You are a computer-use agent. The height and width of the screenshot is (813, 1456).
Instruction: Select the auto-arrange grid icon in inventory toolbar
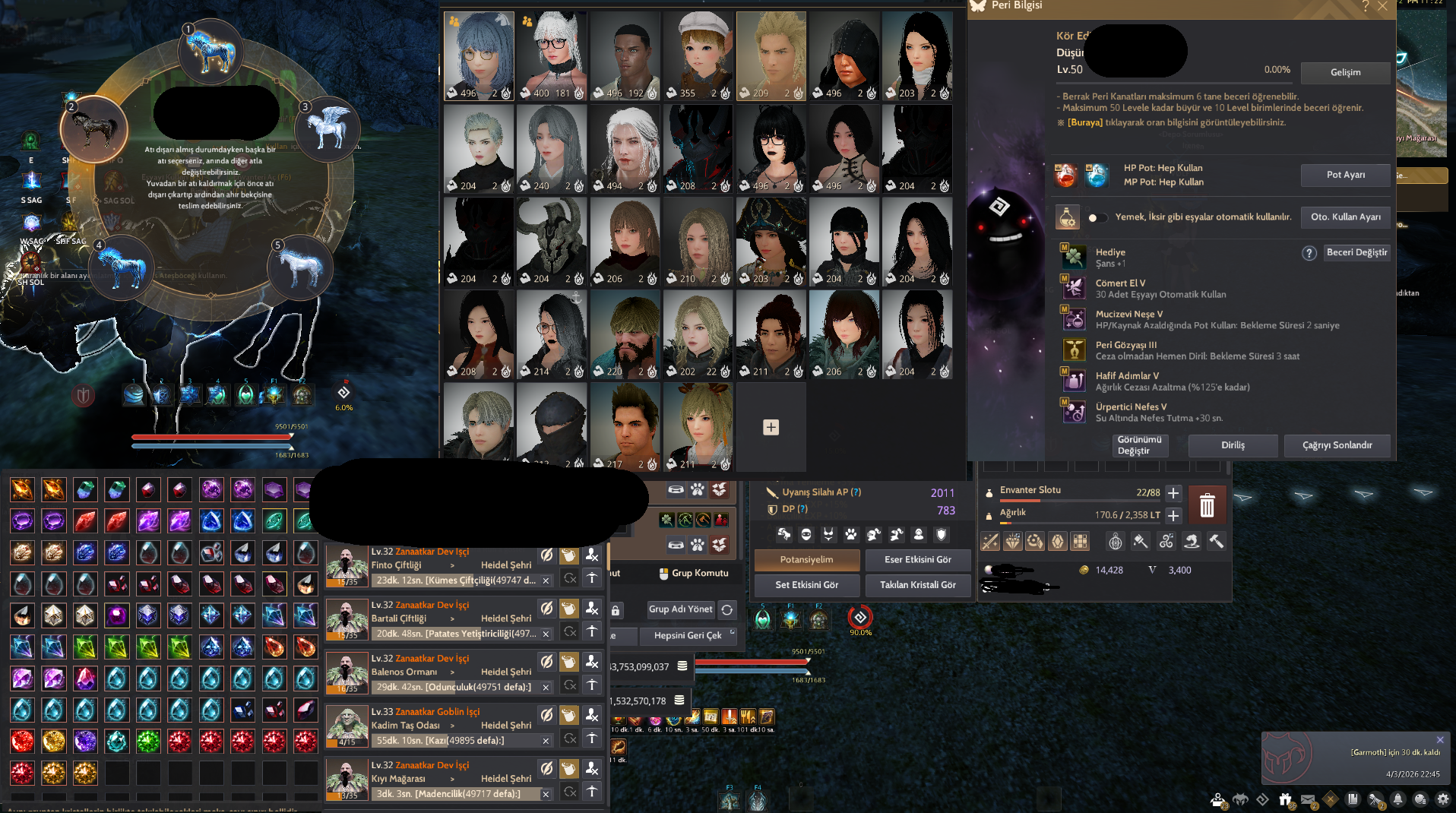1080,541
